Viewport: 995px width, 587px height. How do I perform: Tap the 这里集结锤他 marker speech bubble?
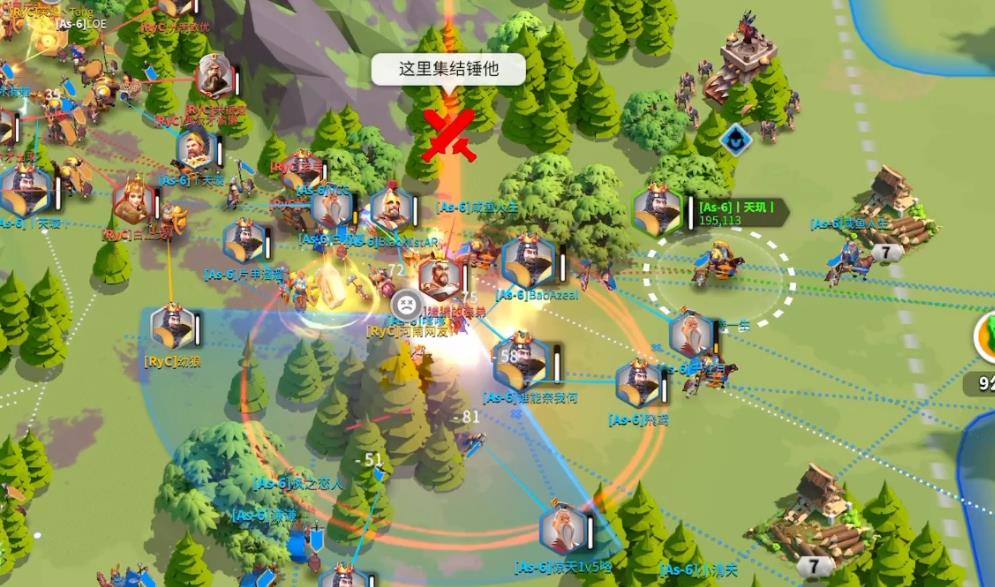point(448,69)
